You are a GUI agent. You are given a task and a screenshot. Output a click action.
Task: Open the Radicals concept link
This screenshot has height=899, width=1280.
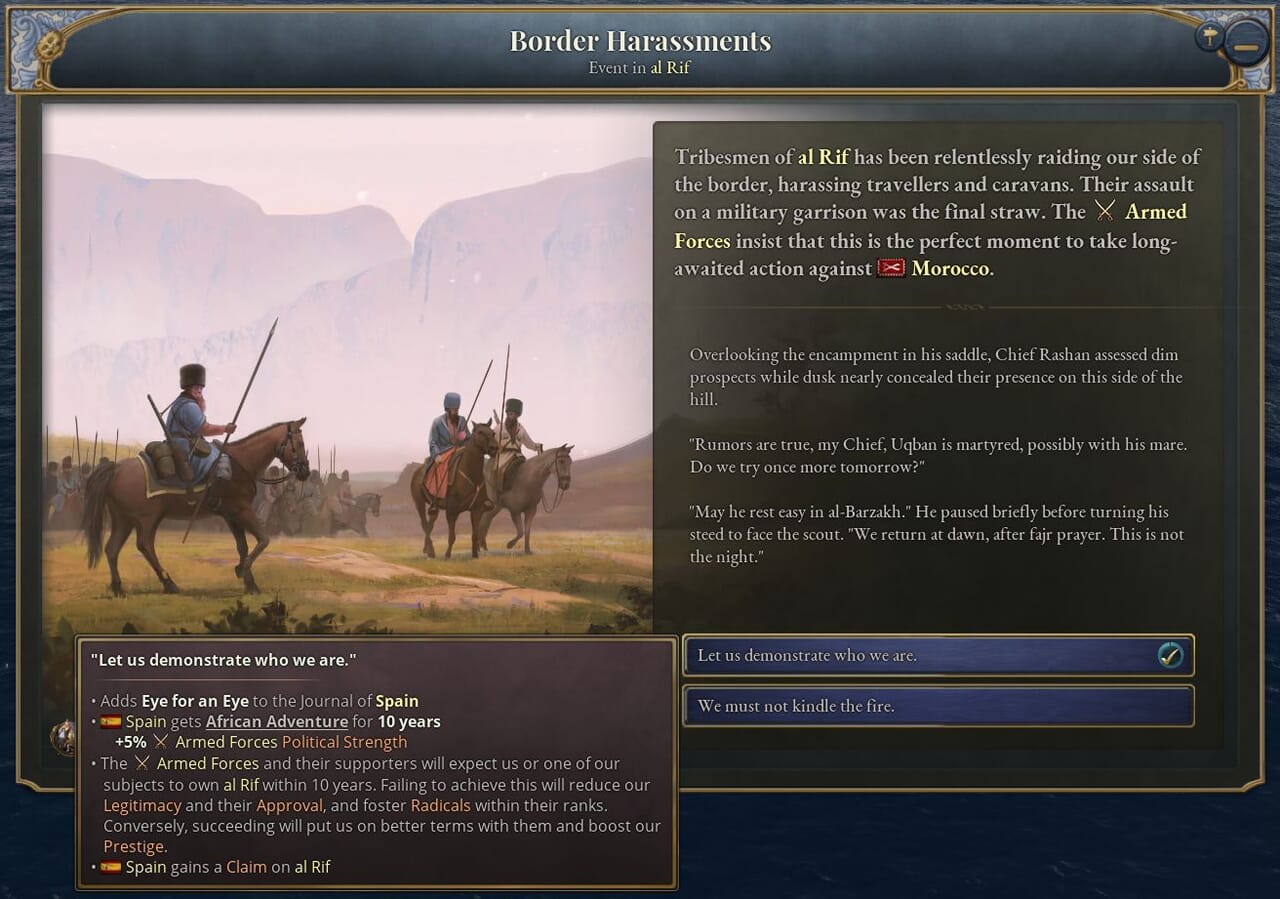[439, 805]
